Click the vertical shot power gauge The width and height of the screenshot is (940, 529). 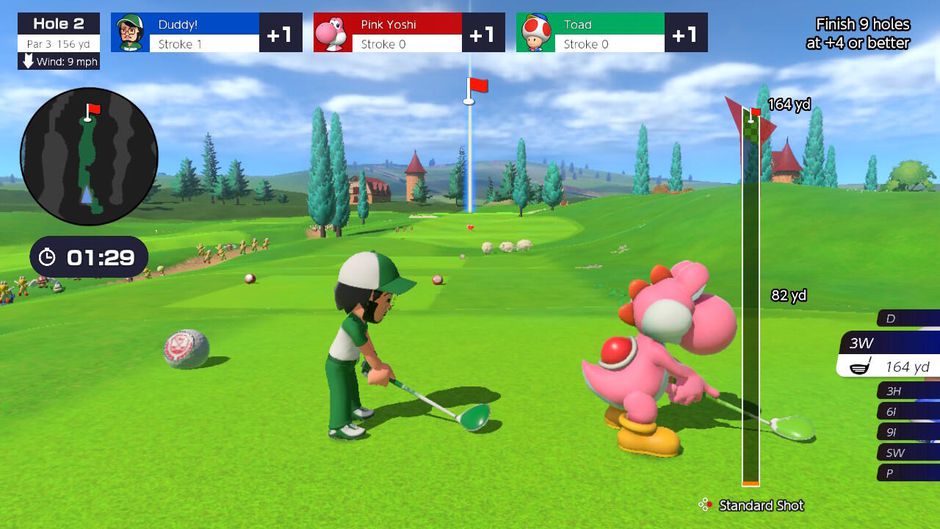750,300
